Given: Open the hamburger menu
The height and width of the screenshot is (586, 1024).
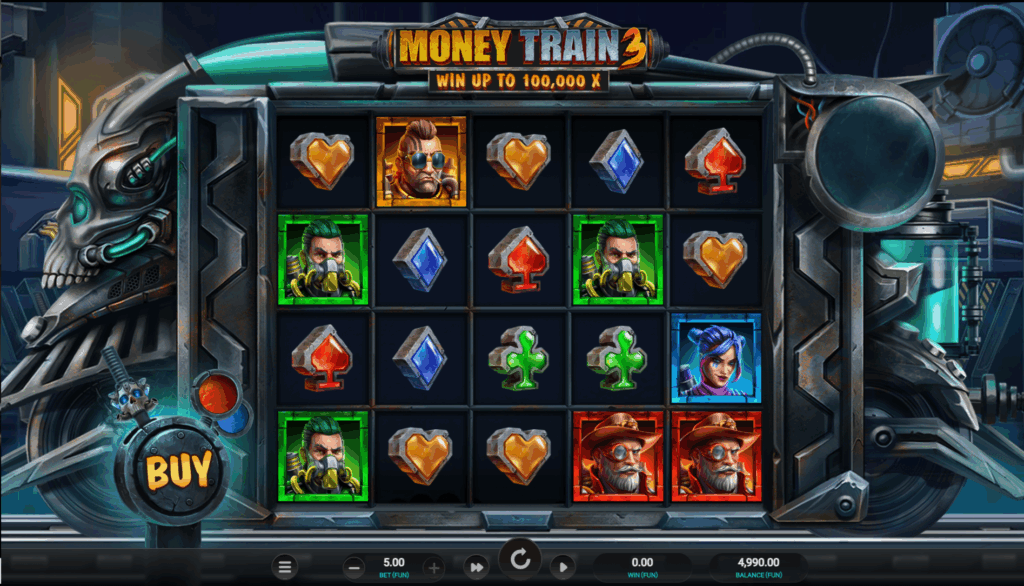Looking at the screenshot, I should [286, 567].
